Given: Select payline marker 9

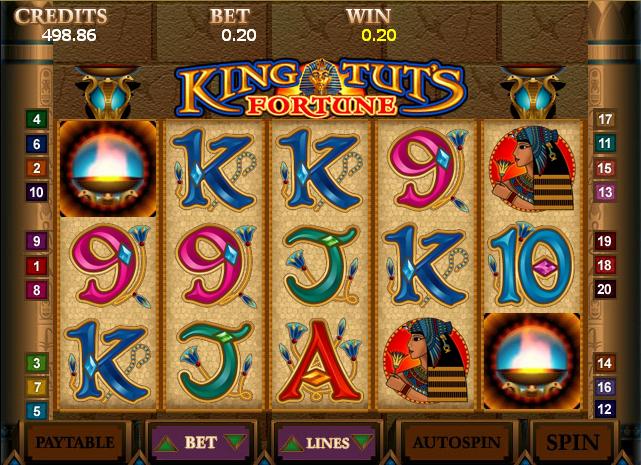Looking at the screenshot, I should click(x=37, y=241).
